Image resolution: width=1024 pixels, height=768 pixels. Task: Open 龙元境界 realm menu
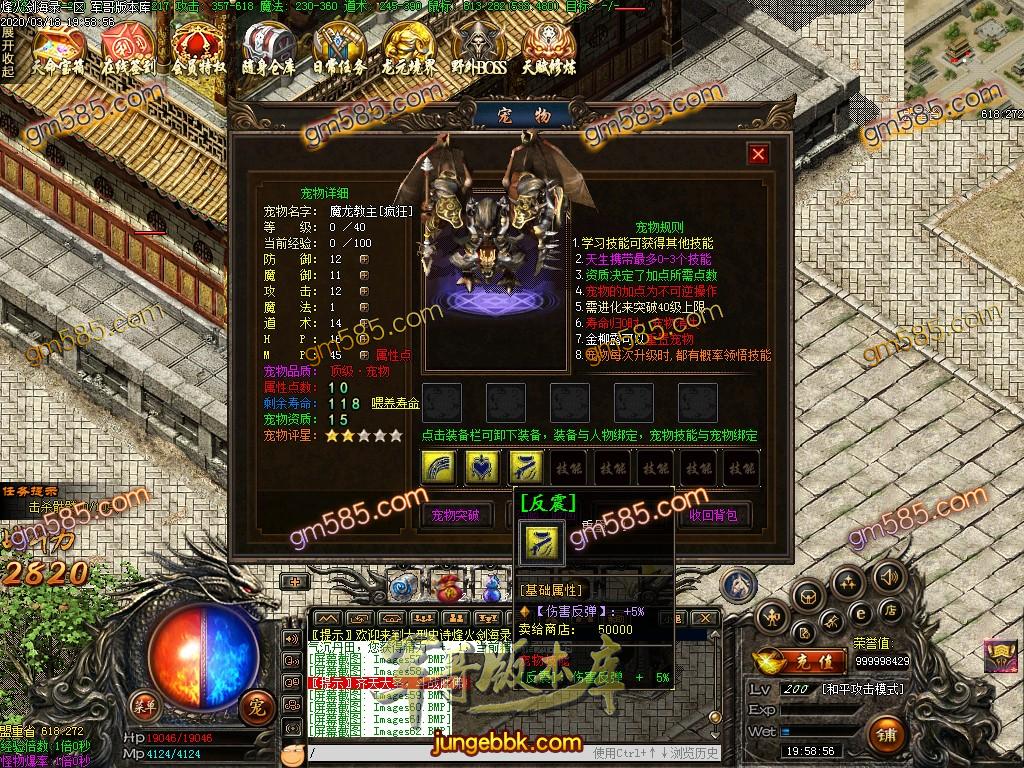click(x=409, y=47)
